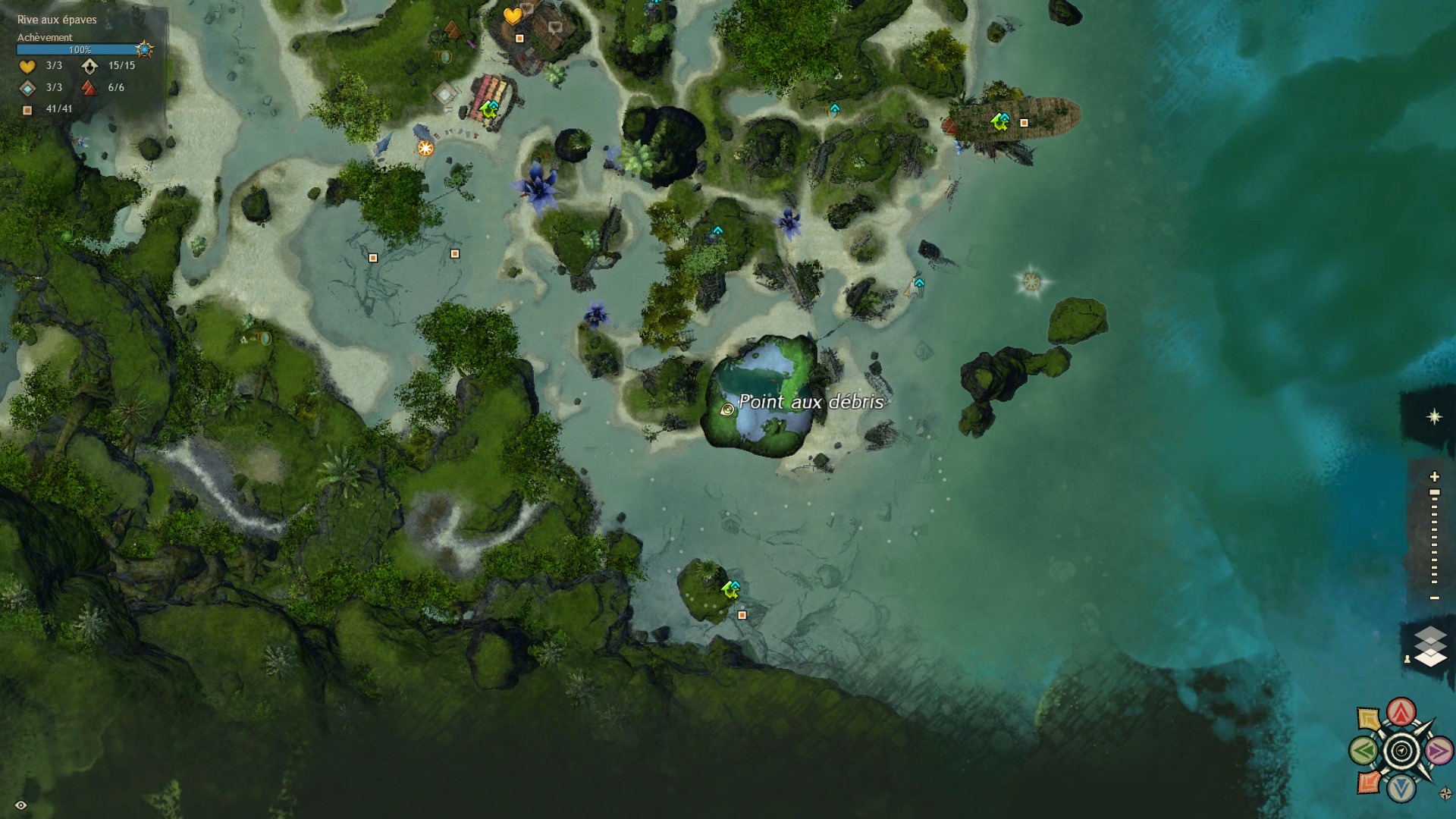
Task: Select the orange burst event marker on the map
Action: click(425, 148)
